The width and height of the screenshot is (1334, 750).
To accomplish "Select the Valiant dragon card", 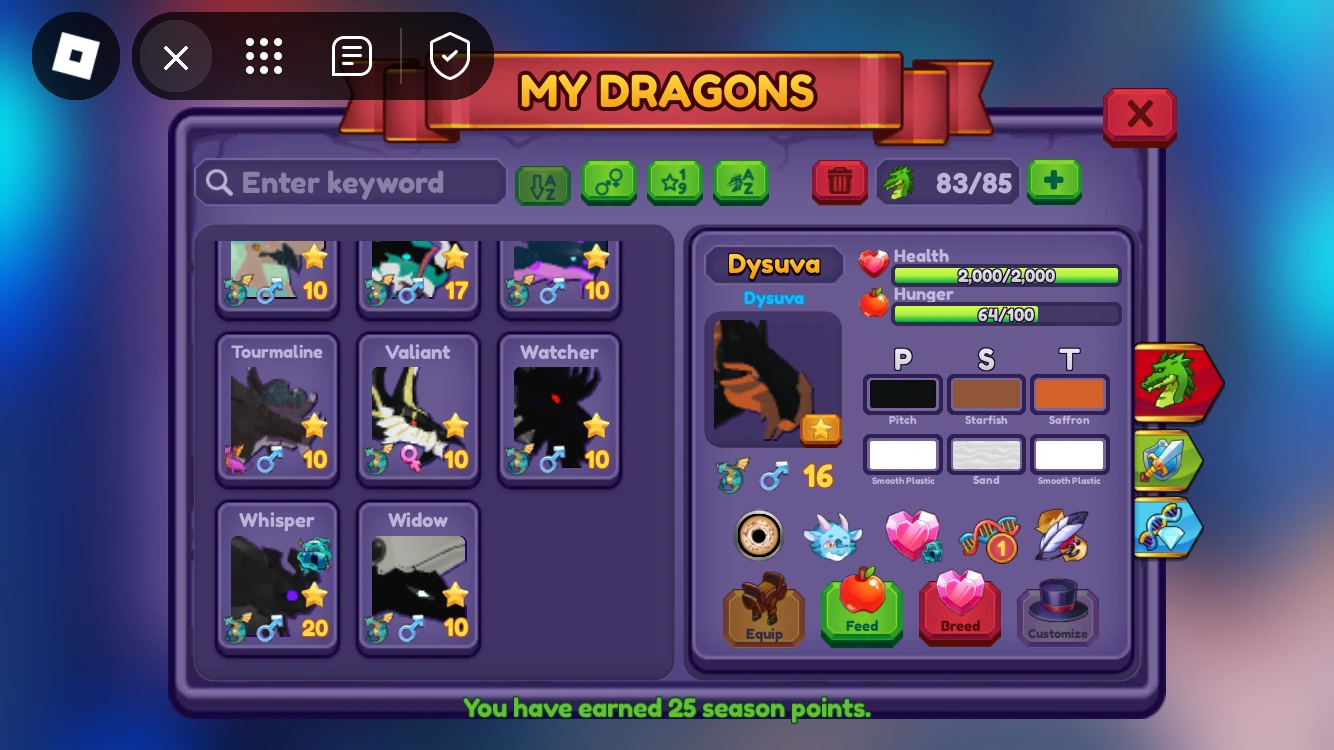I will coord(418,408).
